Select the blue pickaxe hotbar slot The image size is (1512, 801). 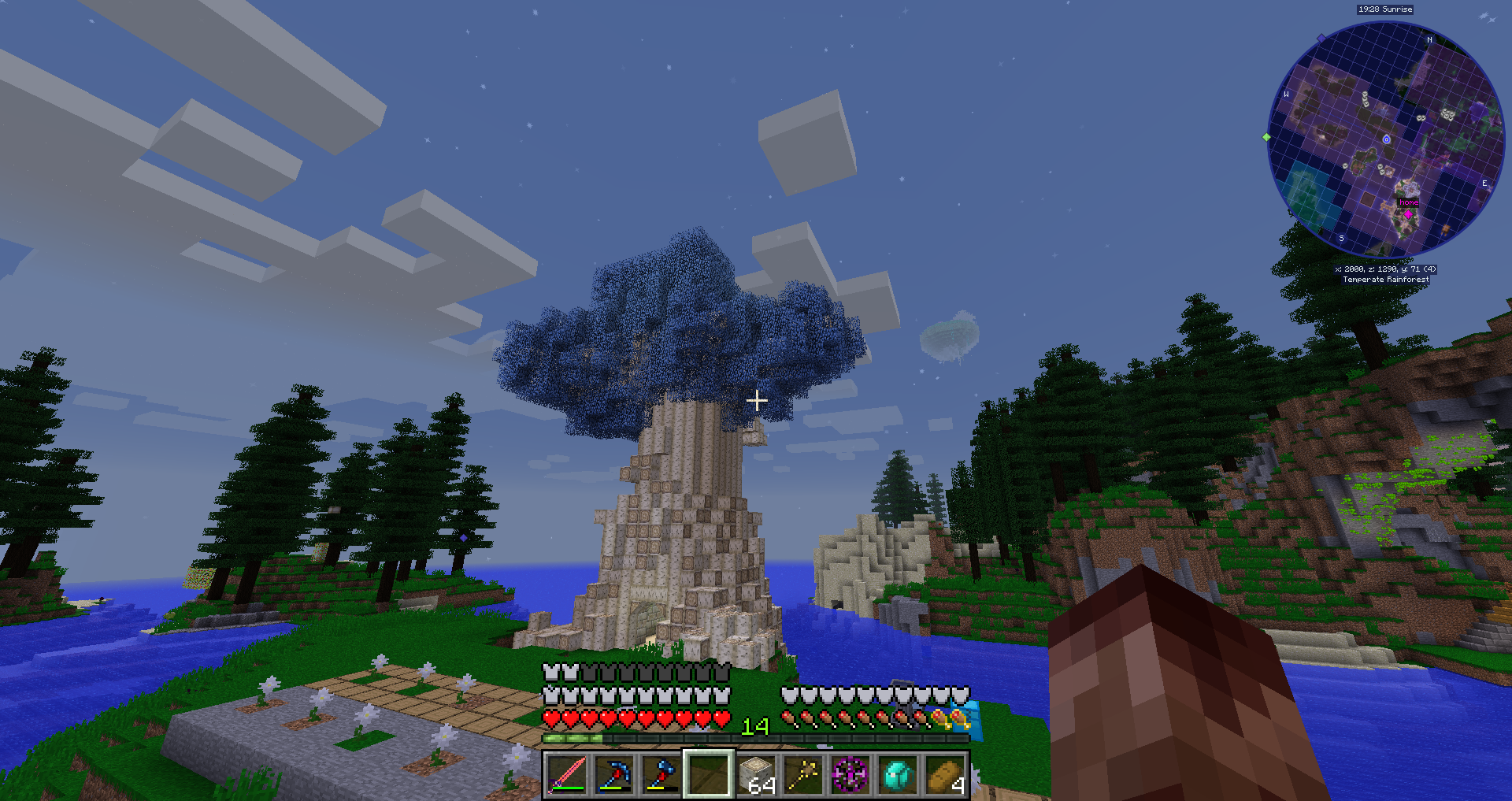coord(613,775)
